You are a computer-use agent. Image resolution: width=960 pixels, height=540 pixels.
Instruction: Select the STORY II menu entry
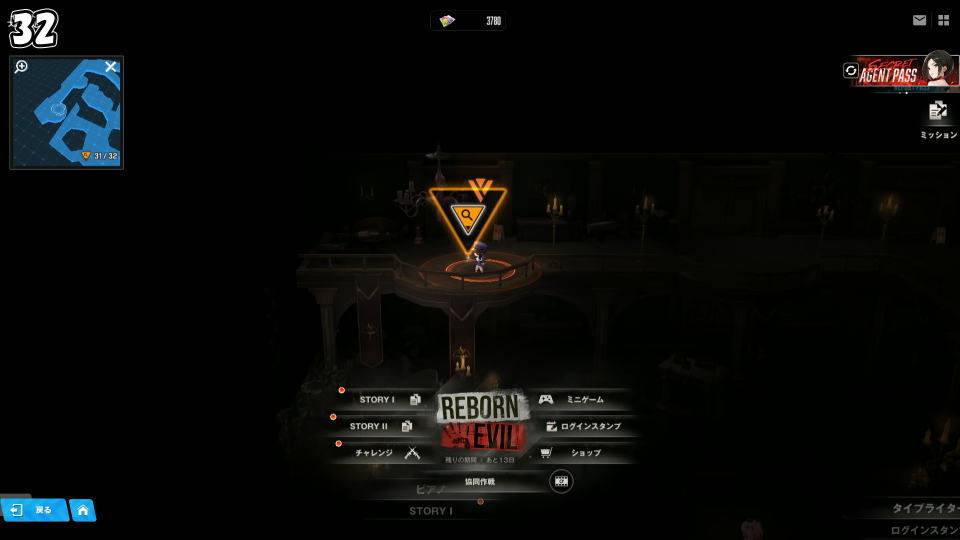point(378,427)
